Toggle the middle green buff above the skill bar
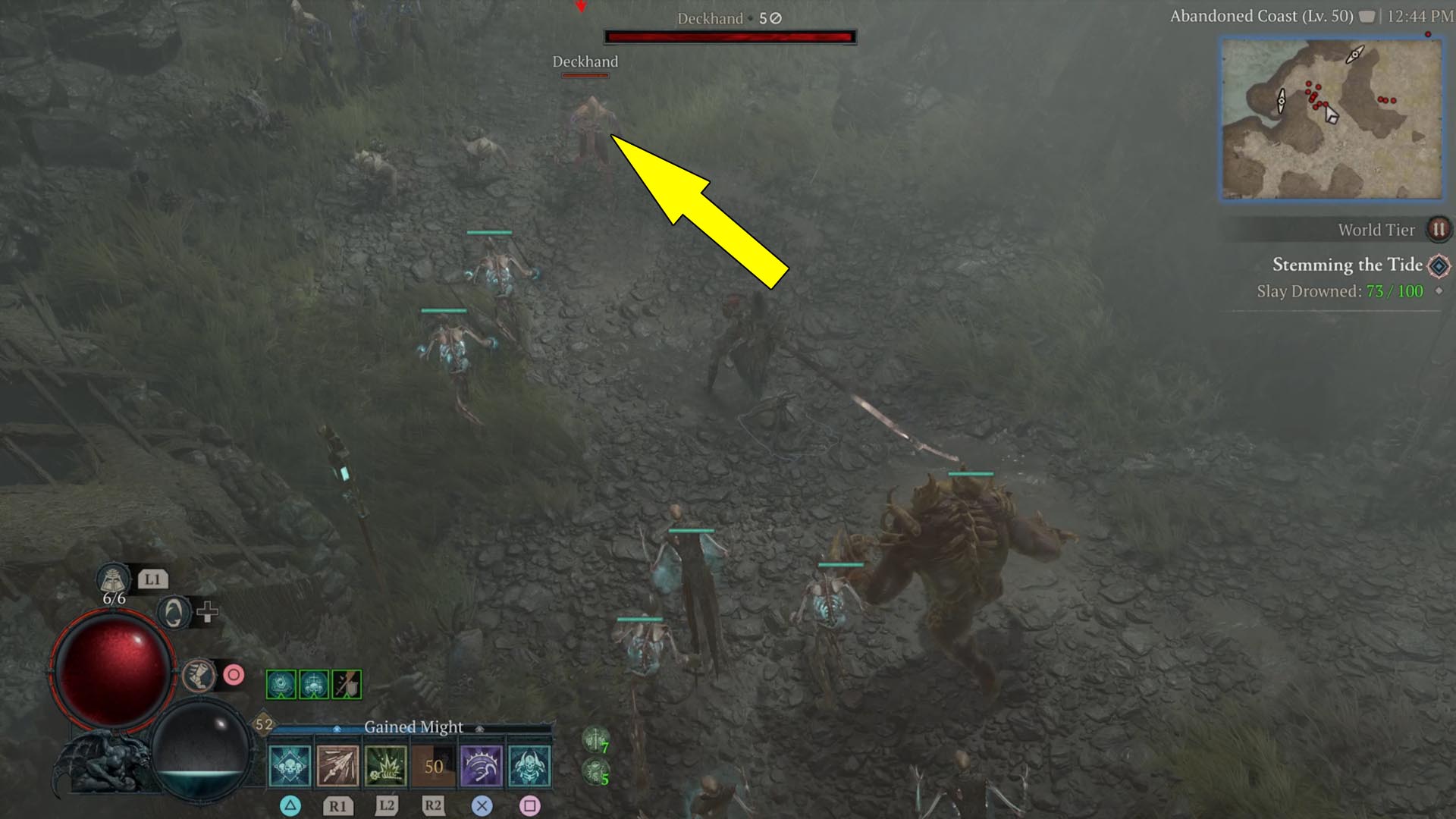The width and height of the screenshot is (1456, 819). pos(314,684)
